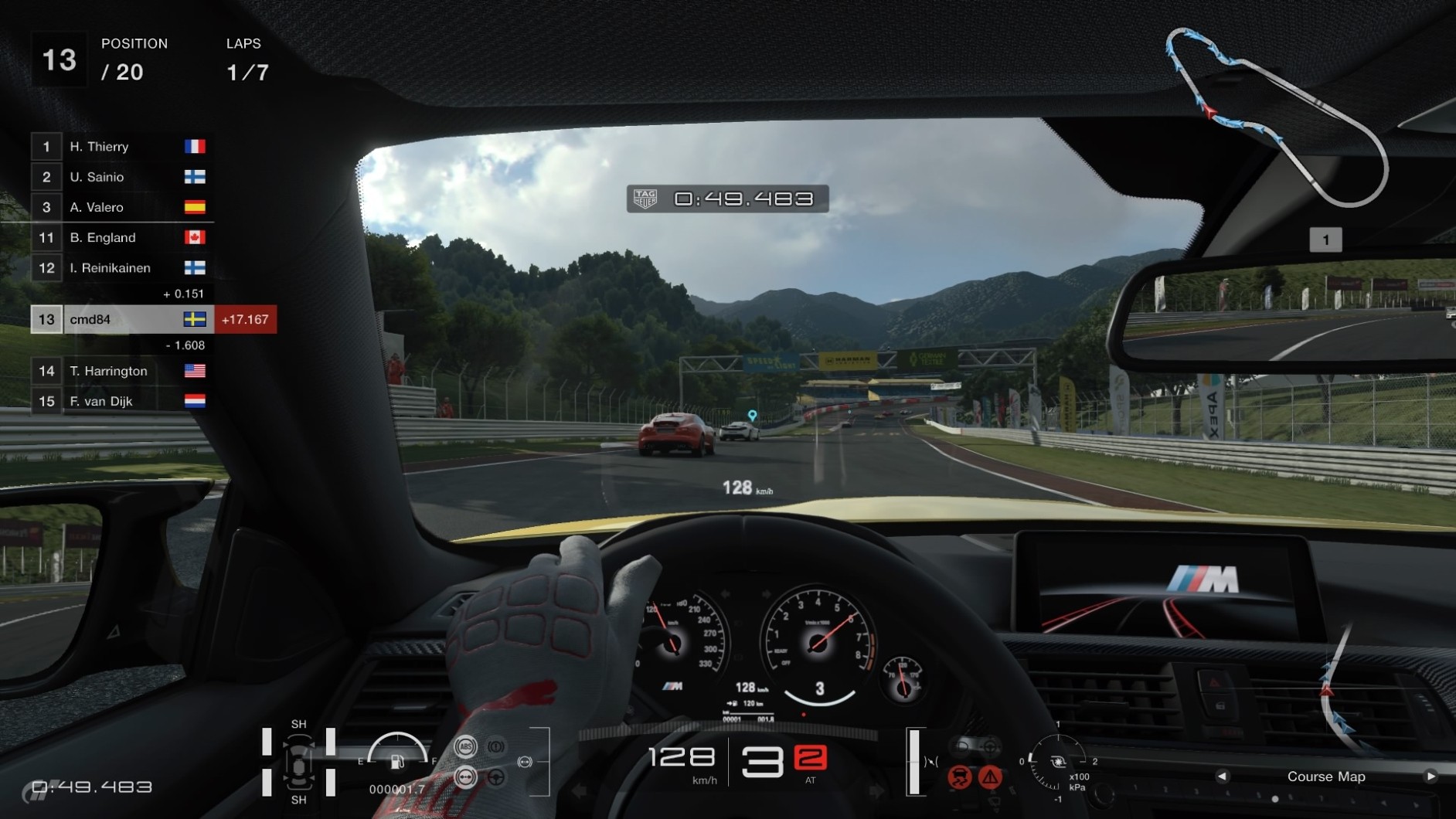Cycle to the next display after Course Map
Viewport: 1456px width, 819px height.
[1430, 777]
